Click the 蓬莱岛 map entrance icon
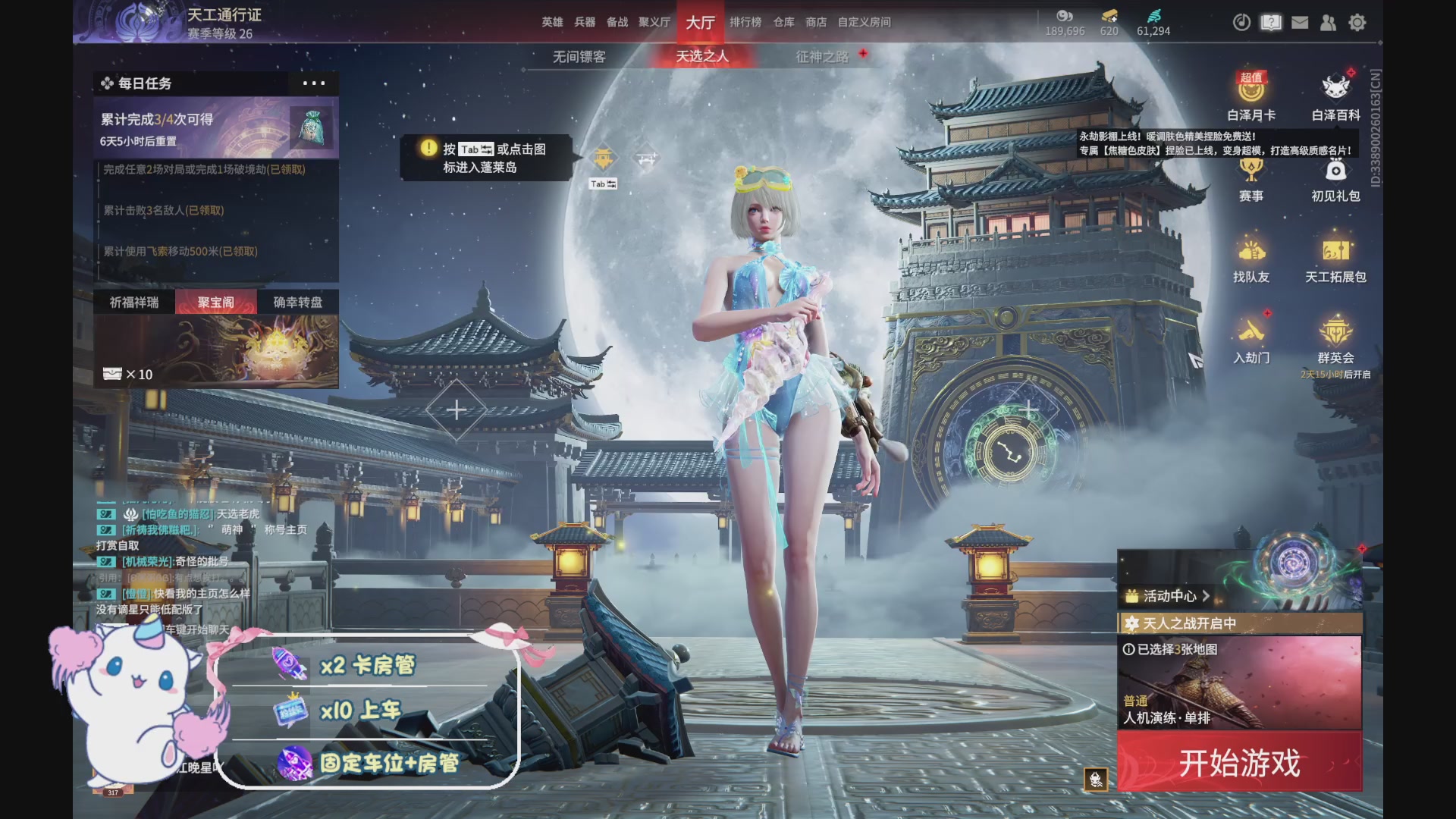 tap(601, 157)
